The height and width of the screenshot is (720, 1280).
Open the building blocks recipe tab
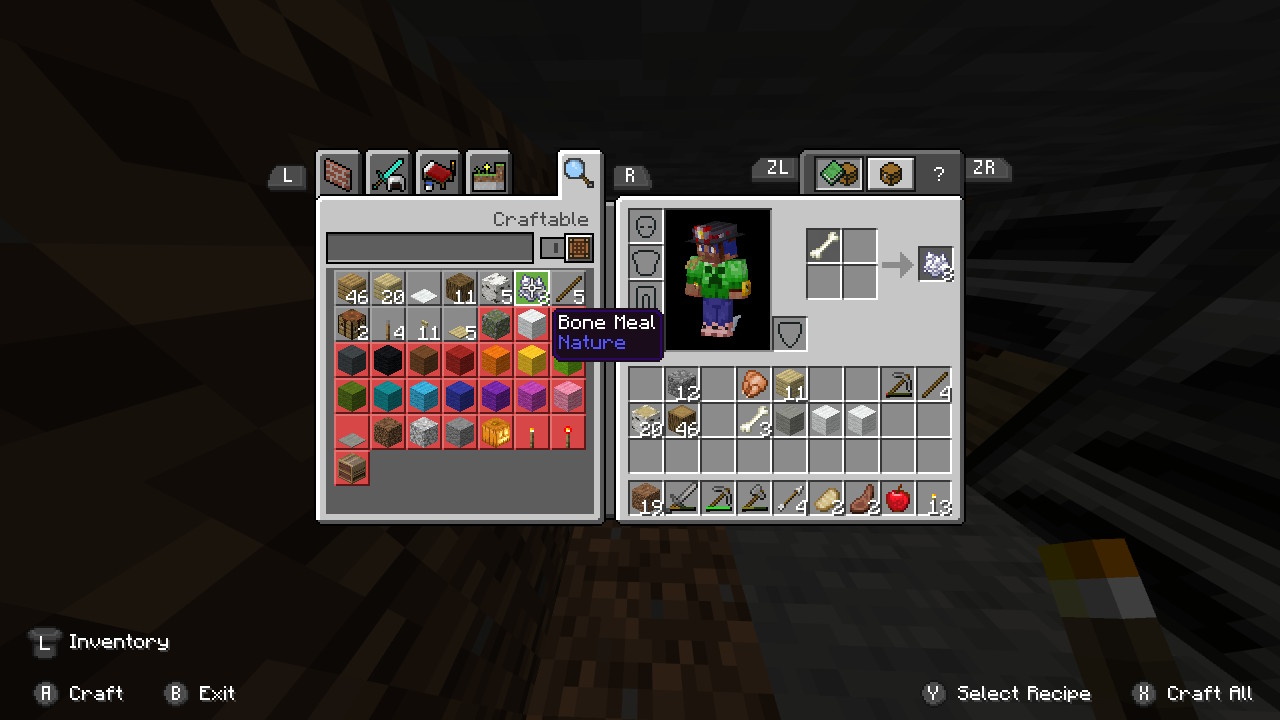coord(339,175)
